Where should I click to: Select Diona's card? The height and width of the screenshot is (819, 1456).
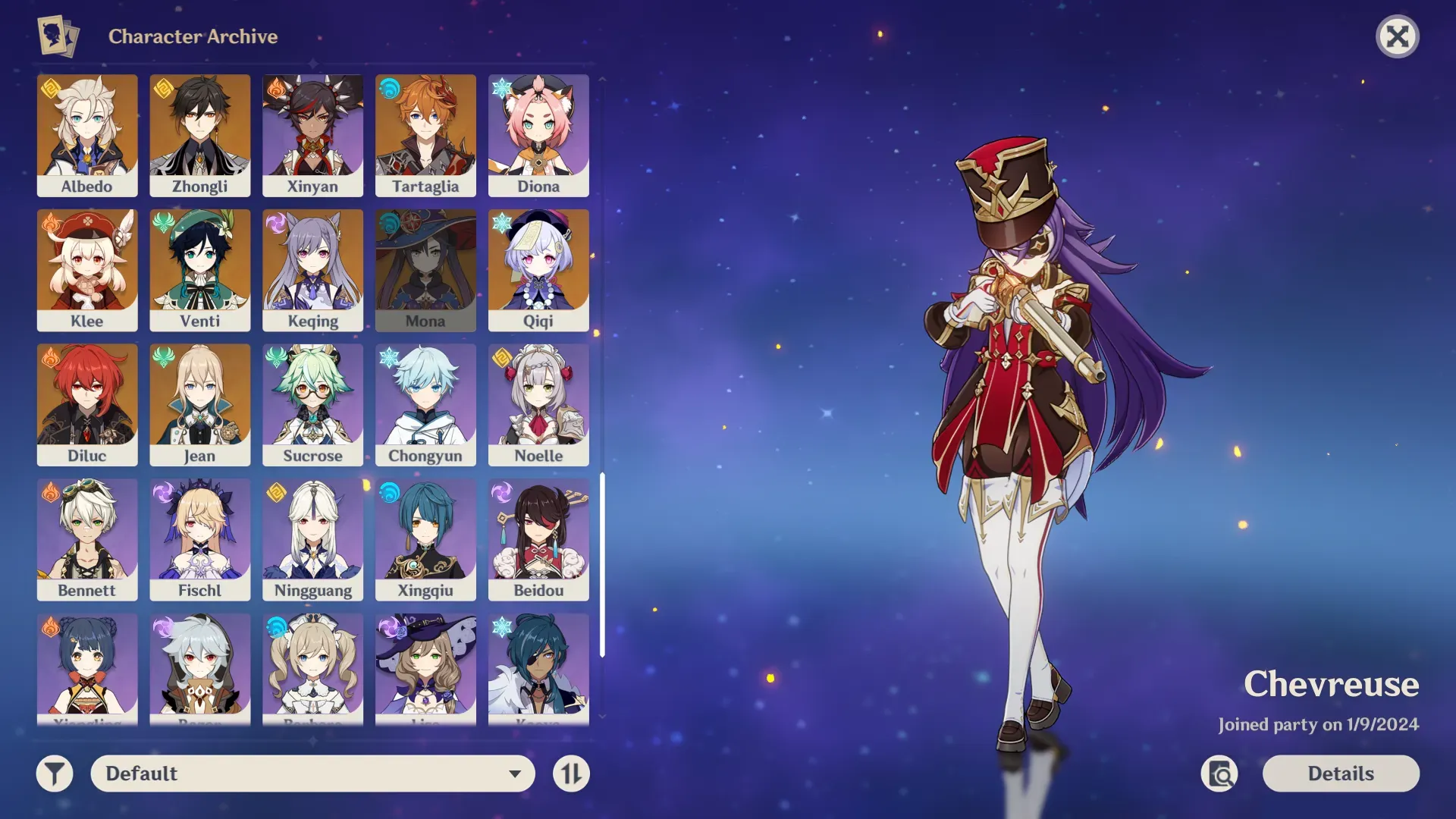coord(538,135)
